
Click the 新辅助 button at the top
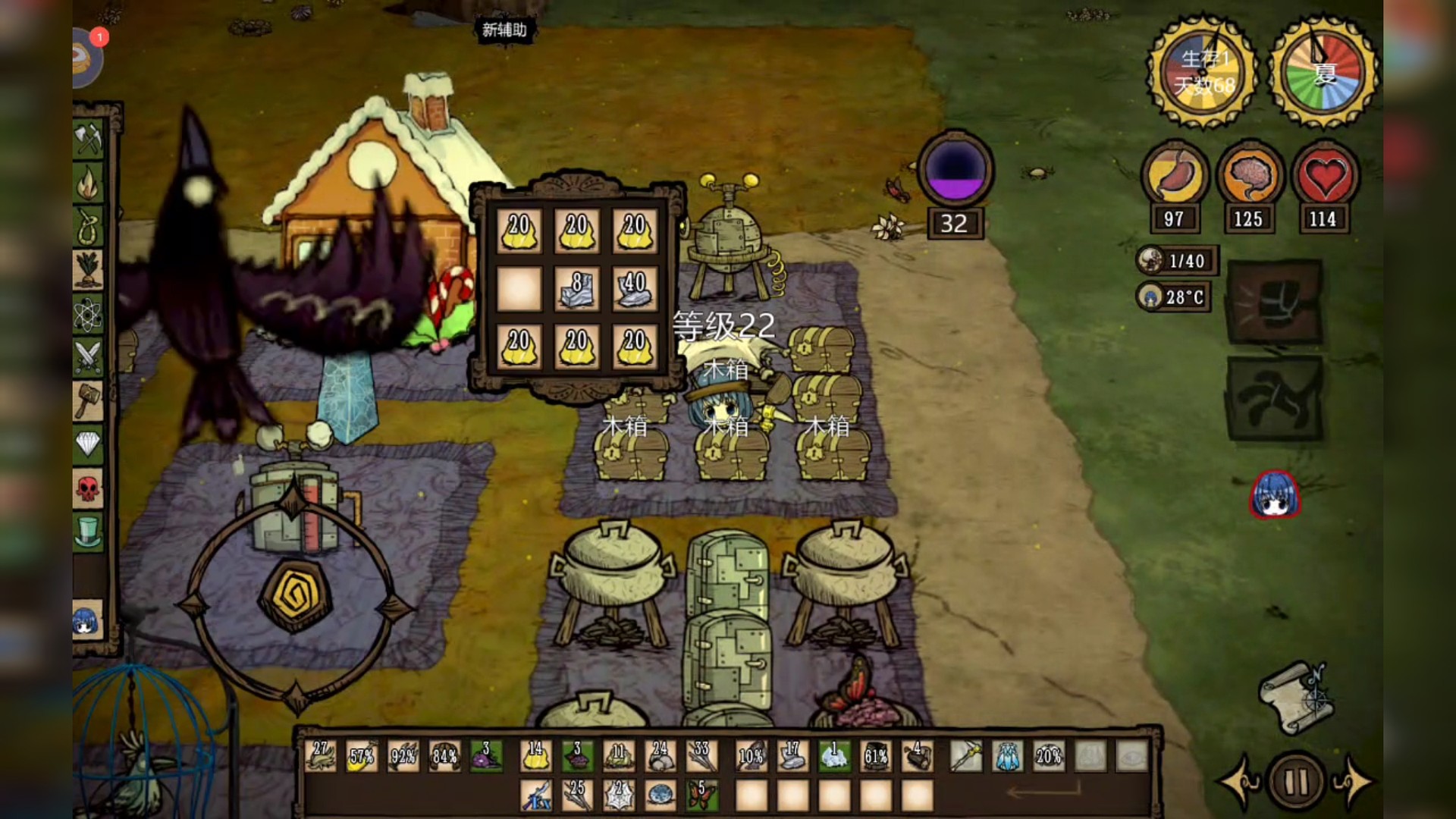click(x=504, y=30)
